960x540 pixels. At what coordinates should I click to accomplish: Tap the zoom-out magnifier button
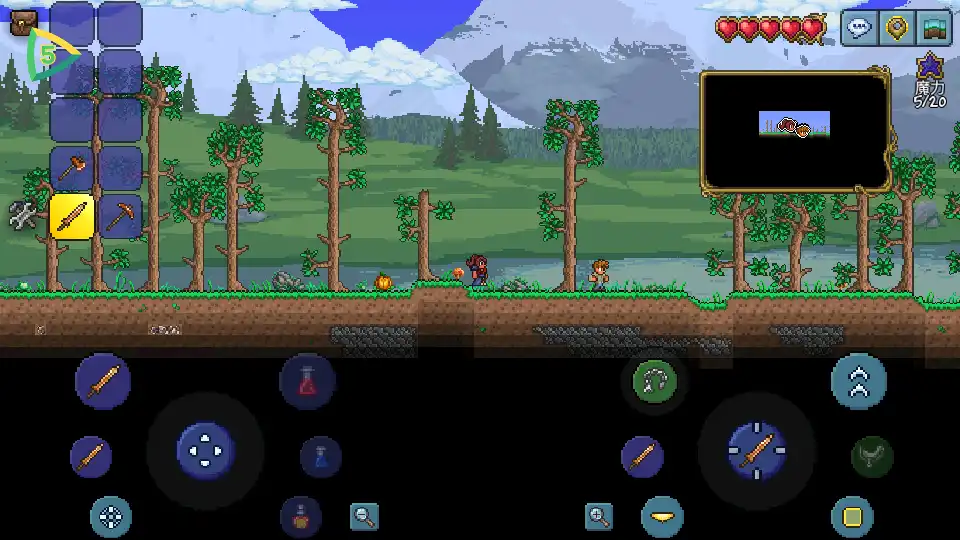(365, 516)
